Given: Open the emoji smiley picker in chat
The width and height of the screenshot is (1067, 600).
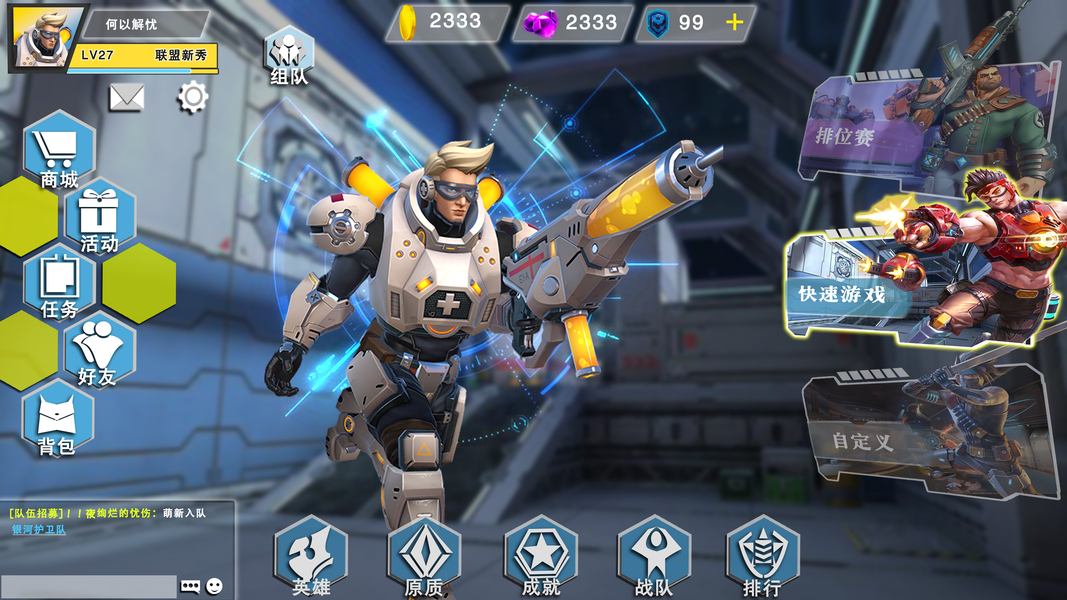Looking at the screenshot, I should 214,586.
